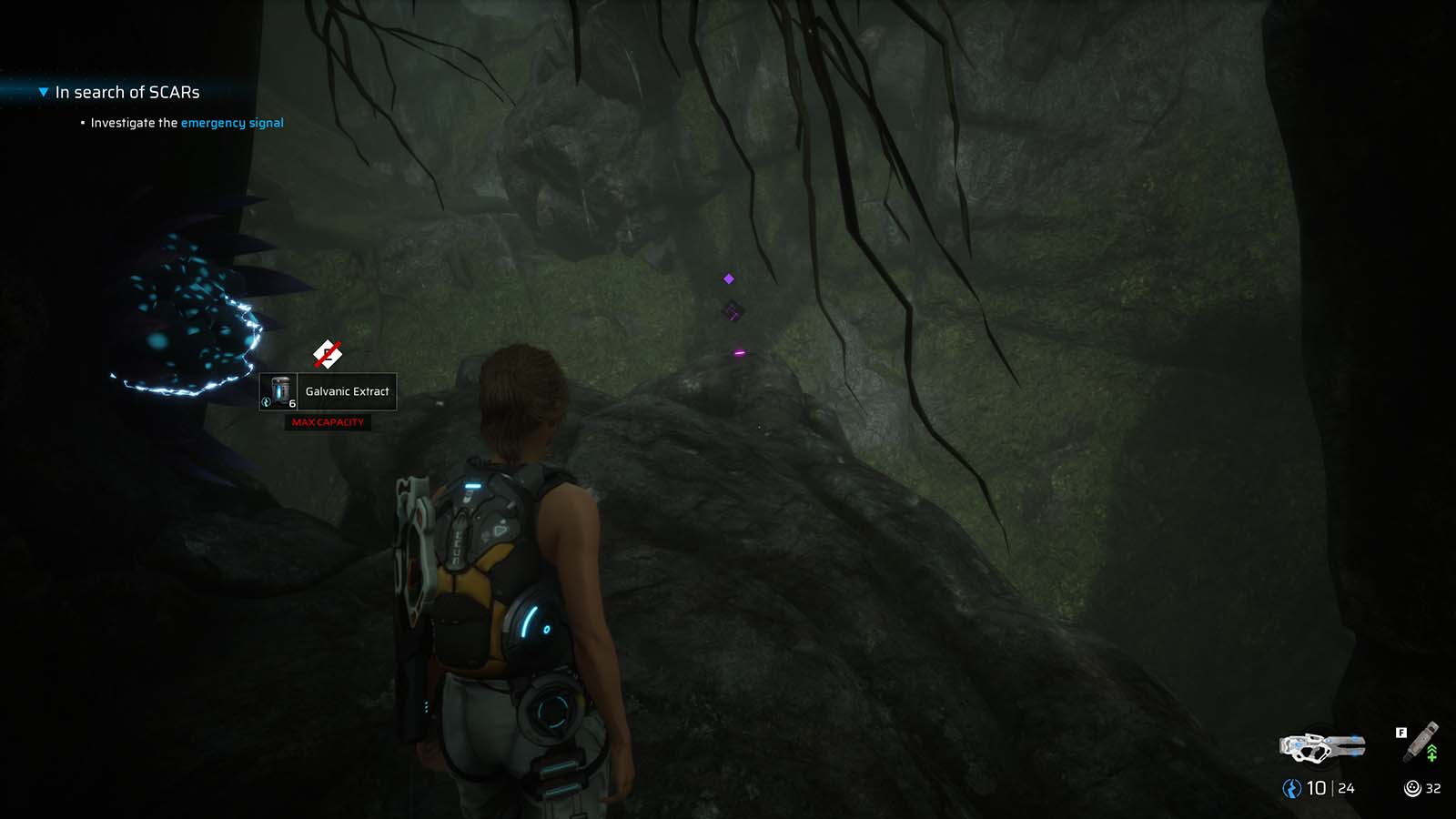Screen dimensions: 1456x819
Task: Click the red slashed pickup-blocked icon
Action: [327, 353]
